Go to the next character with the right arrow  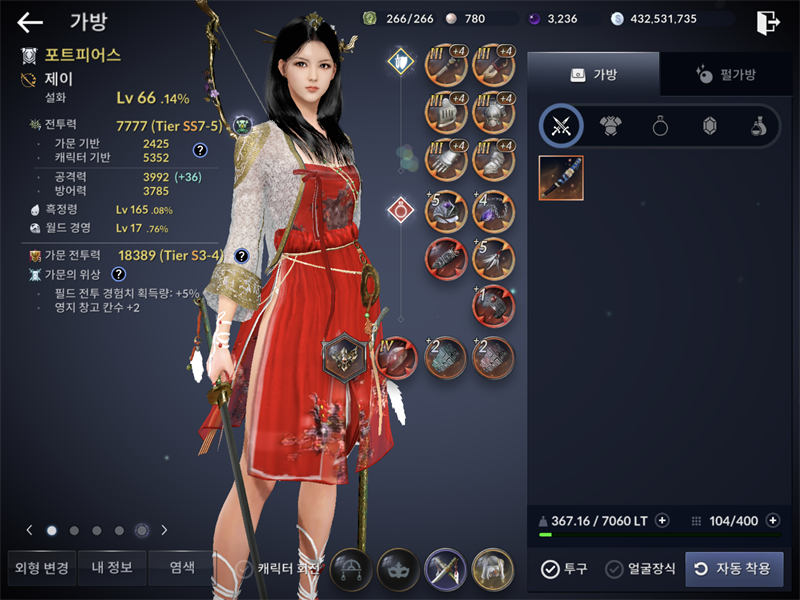(164, 530)
